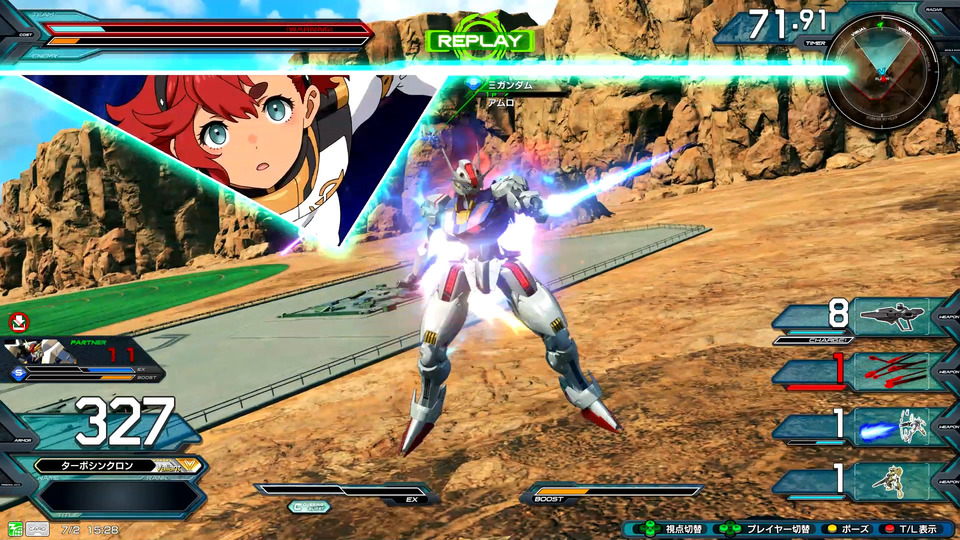The image size is (960, 540).
Task: Click the green REPLAY badge
Action: tap(479, 41)
